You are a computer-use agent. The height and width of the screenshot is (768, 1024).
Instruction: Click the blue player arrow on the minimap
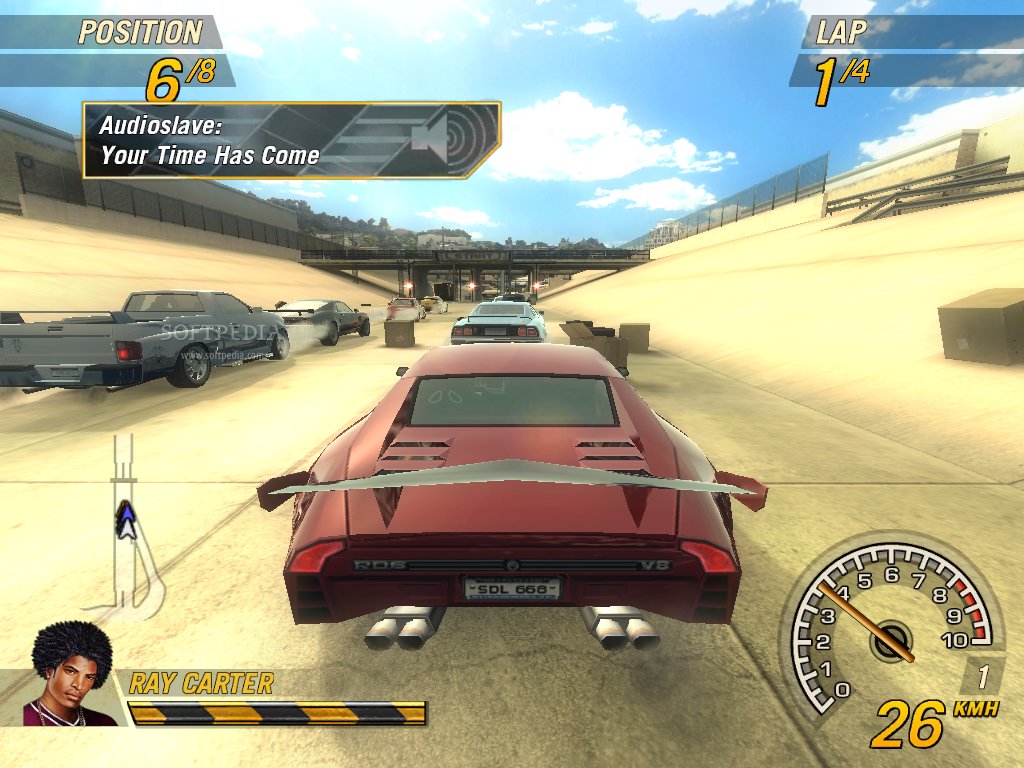(x=126, y=520)
